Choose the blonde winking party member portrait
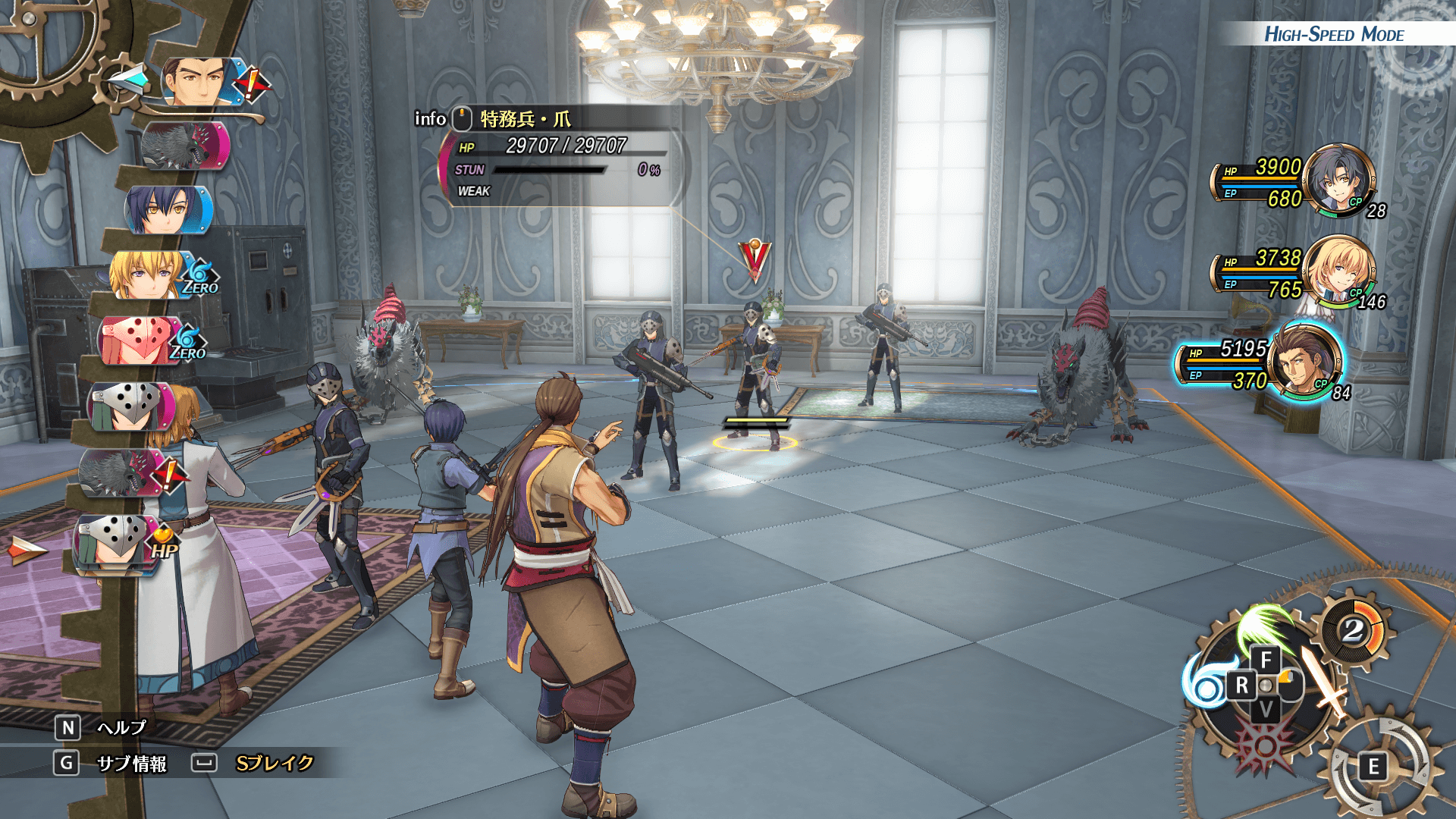The width and height of the screenshot is (1456, 819). click(x=1339, y=271)
